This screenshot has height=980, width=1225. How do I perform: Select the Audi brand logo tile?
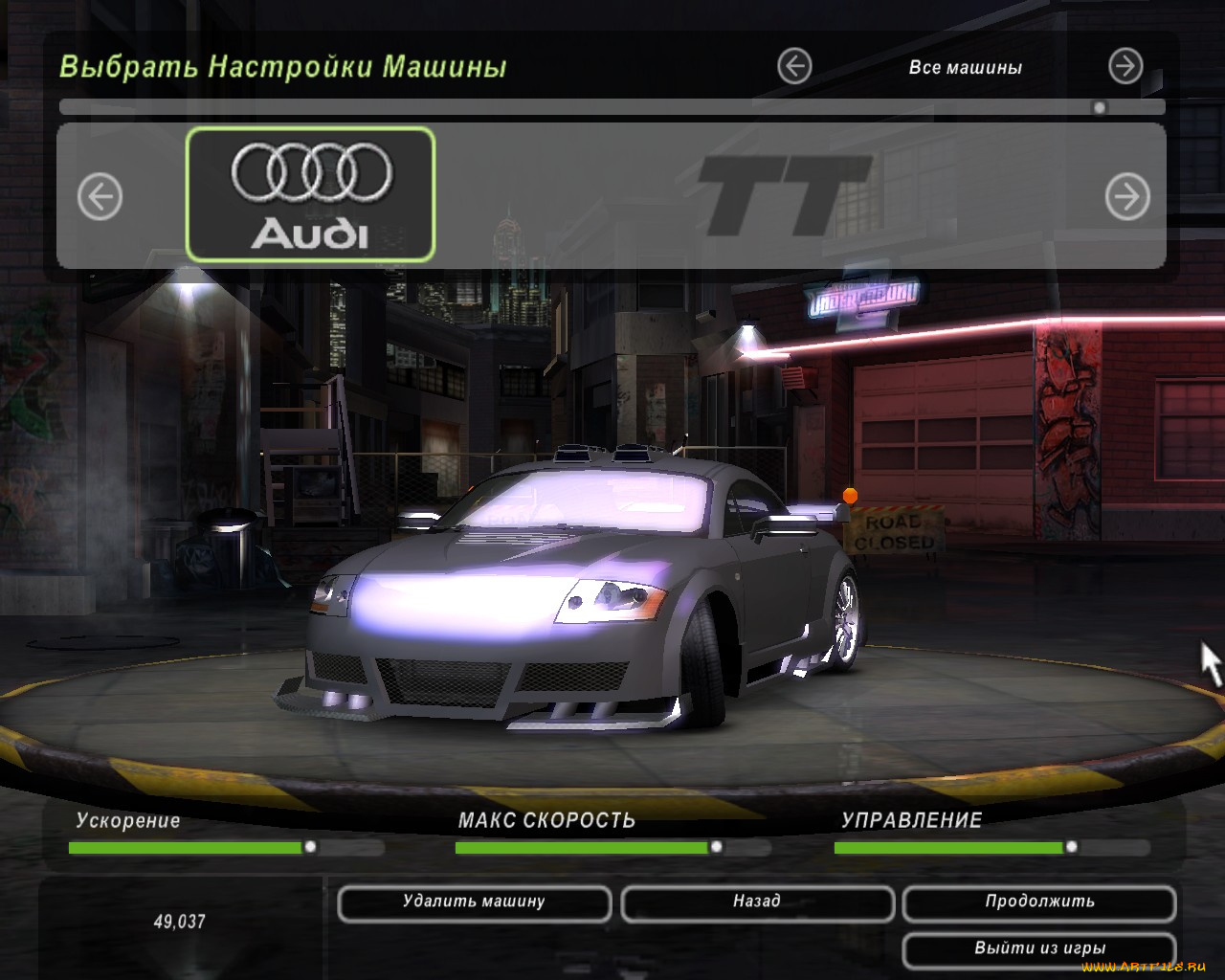(310, 194)
